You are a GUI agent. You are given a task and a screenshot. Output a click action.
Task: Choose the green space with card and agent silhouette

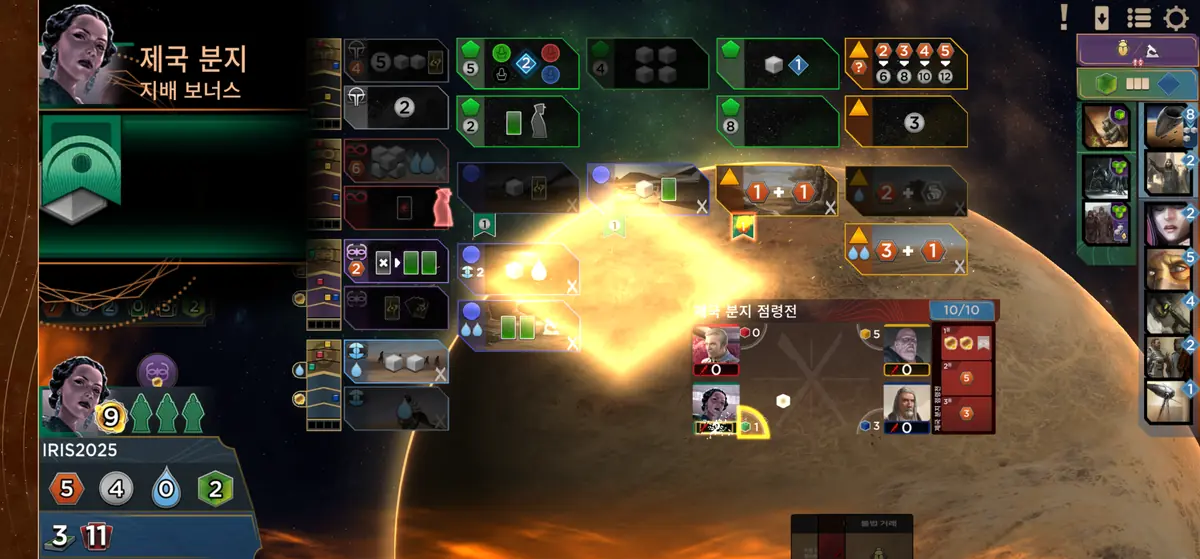517,122
